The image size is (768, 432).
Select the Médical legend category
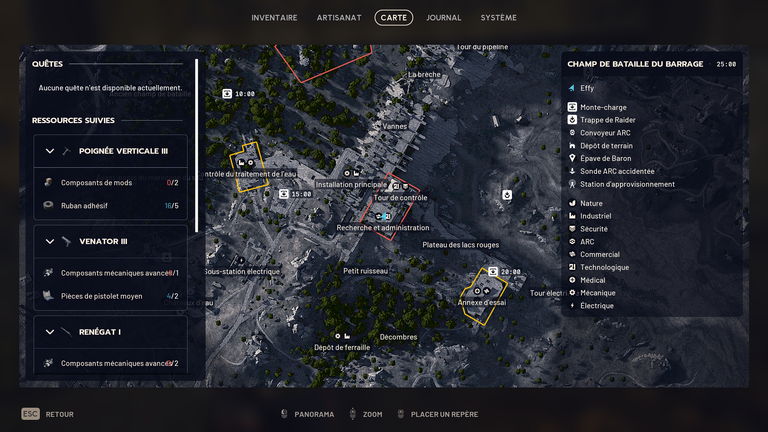click(x=593, y=280)
